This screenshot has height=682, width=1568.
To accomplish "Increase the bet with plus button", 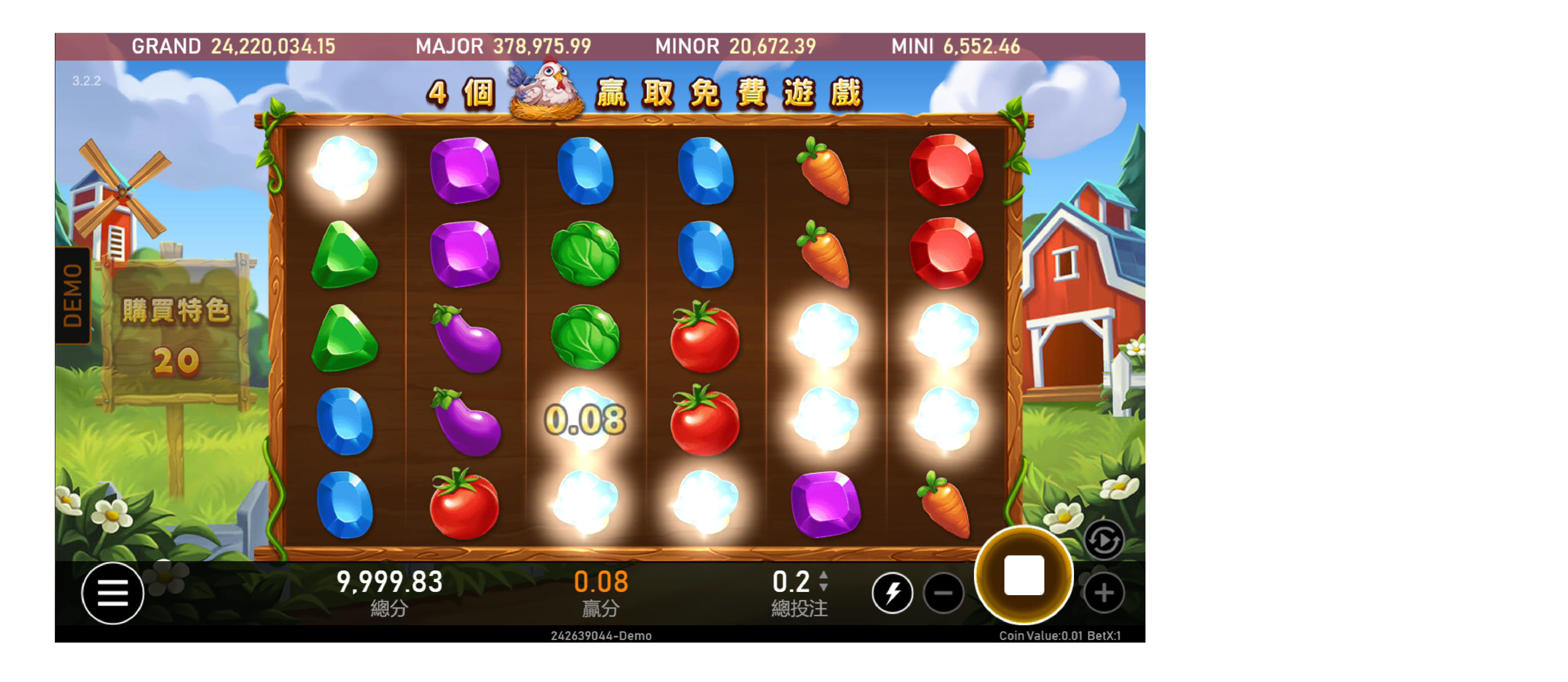I will click(1103, 593).
